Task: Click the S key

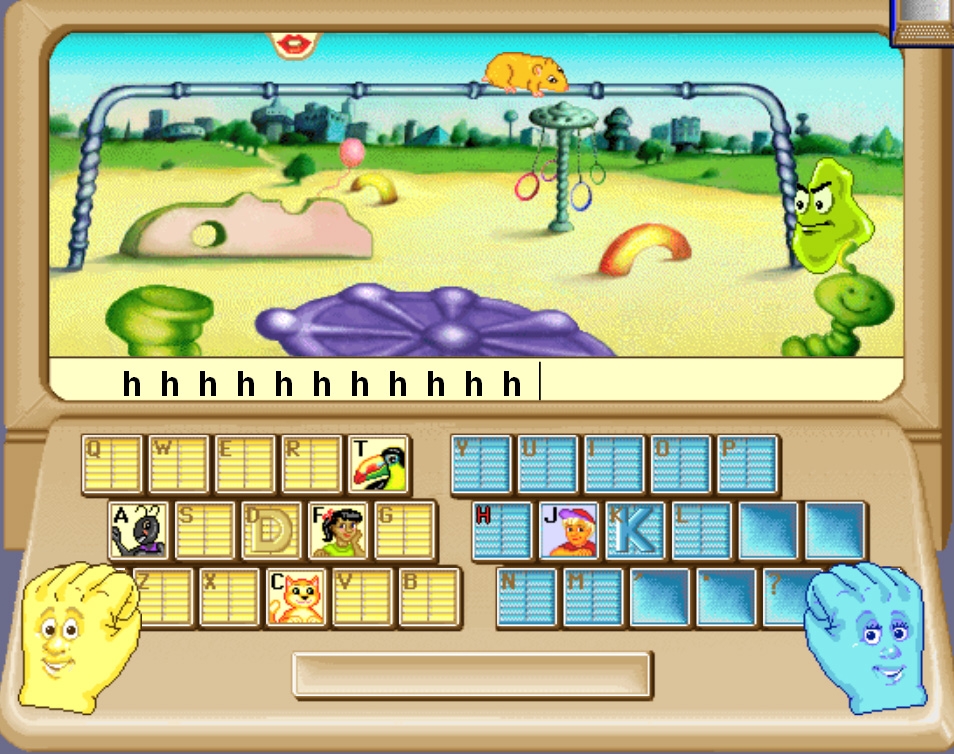Action: click(x=204, y=530)
